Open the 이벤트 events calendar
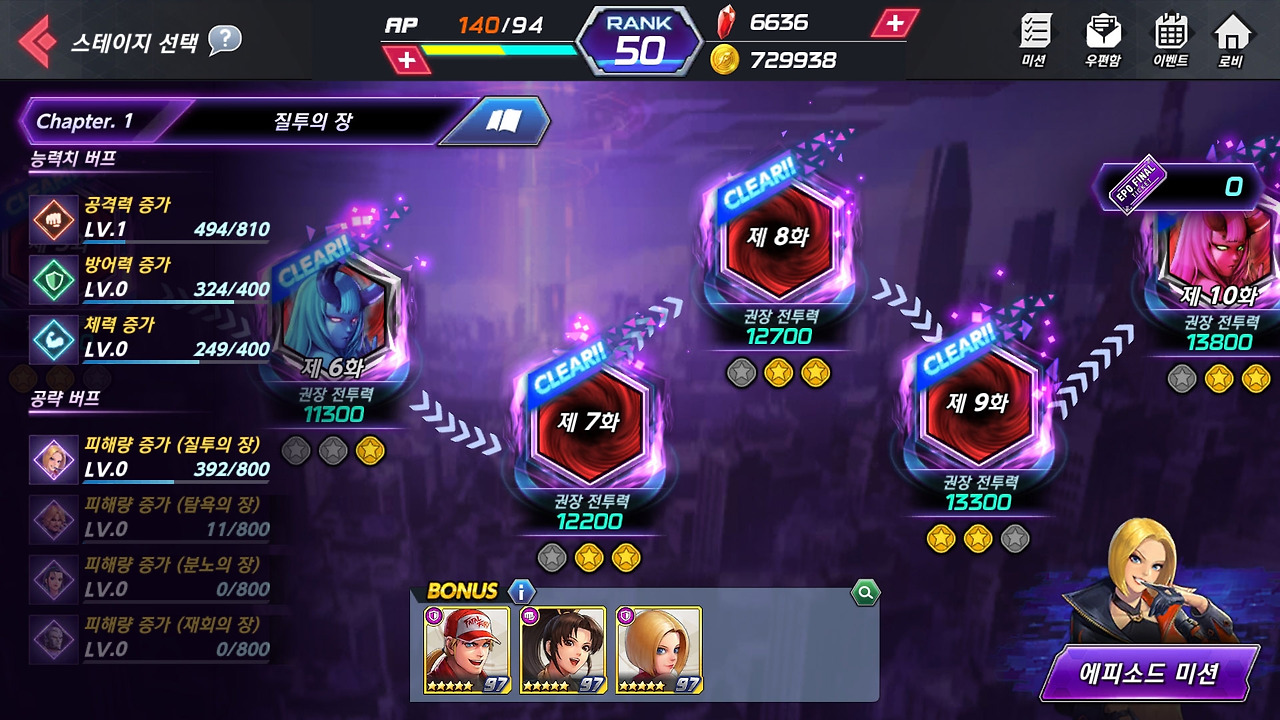The width and height of the screenshot is (1280, 720). point(1171,40)
